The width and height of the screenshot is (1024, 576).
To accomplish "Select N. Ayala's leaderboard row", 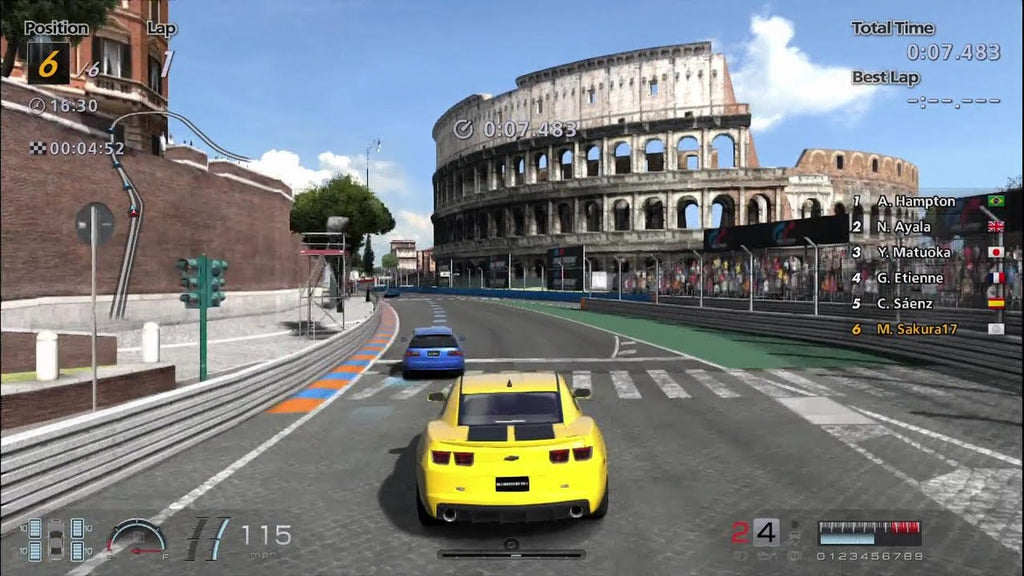I will tap(904, 226).
